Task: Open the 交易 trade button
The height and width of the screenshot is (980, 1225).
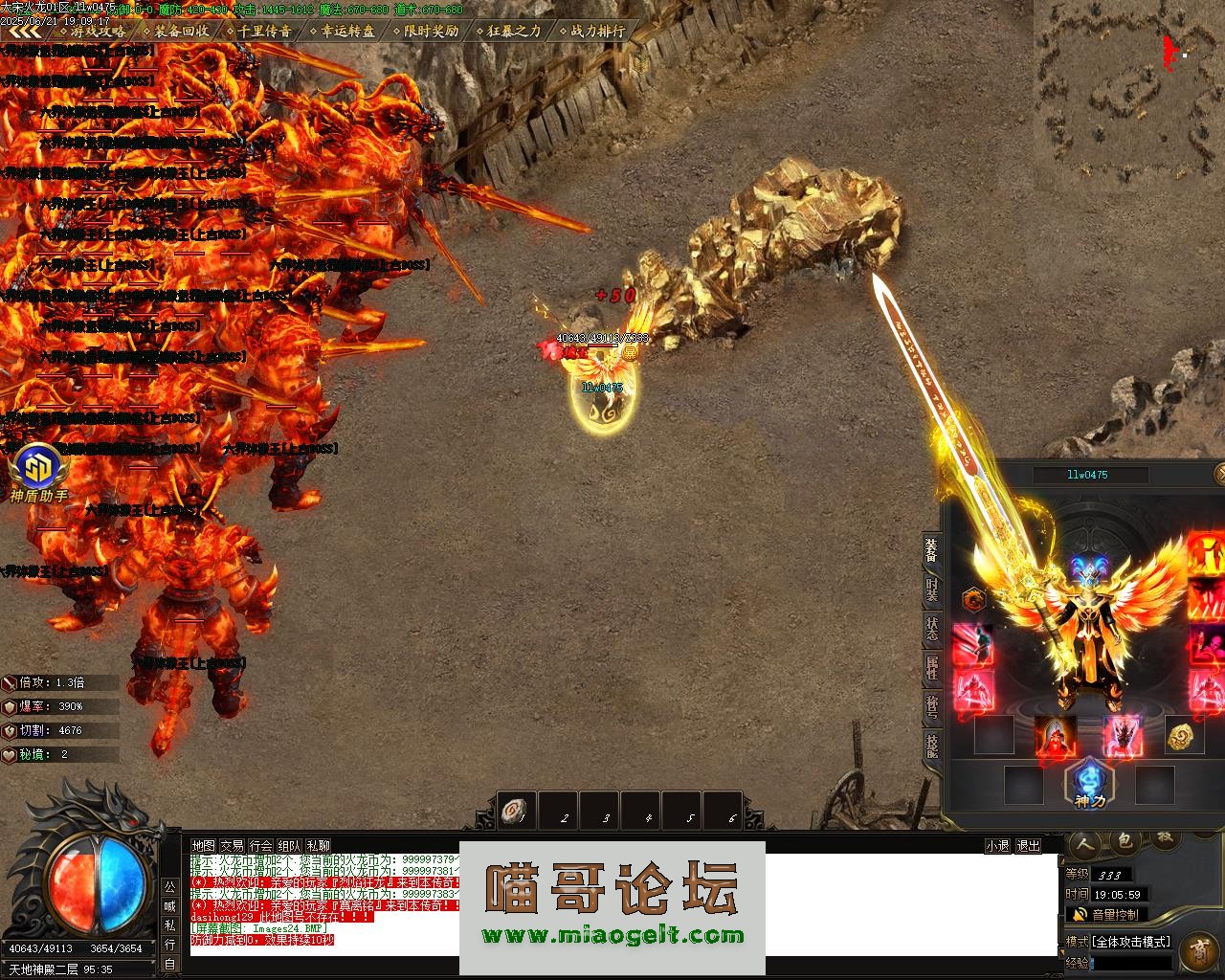Action: point(232,846)
